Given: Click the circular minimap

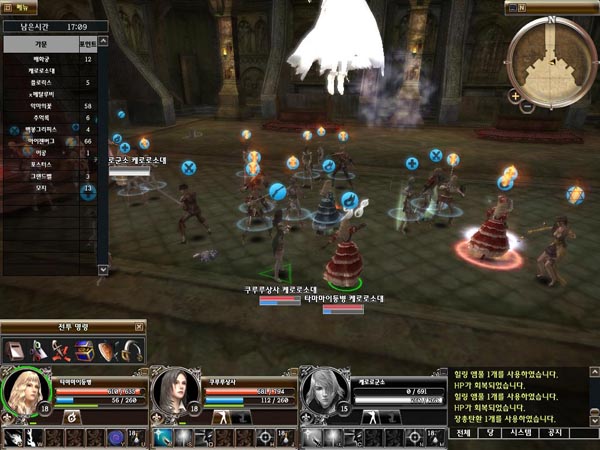Looking at the screenshot, I should tap(551, 57).
